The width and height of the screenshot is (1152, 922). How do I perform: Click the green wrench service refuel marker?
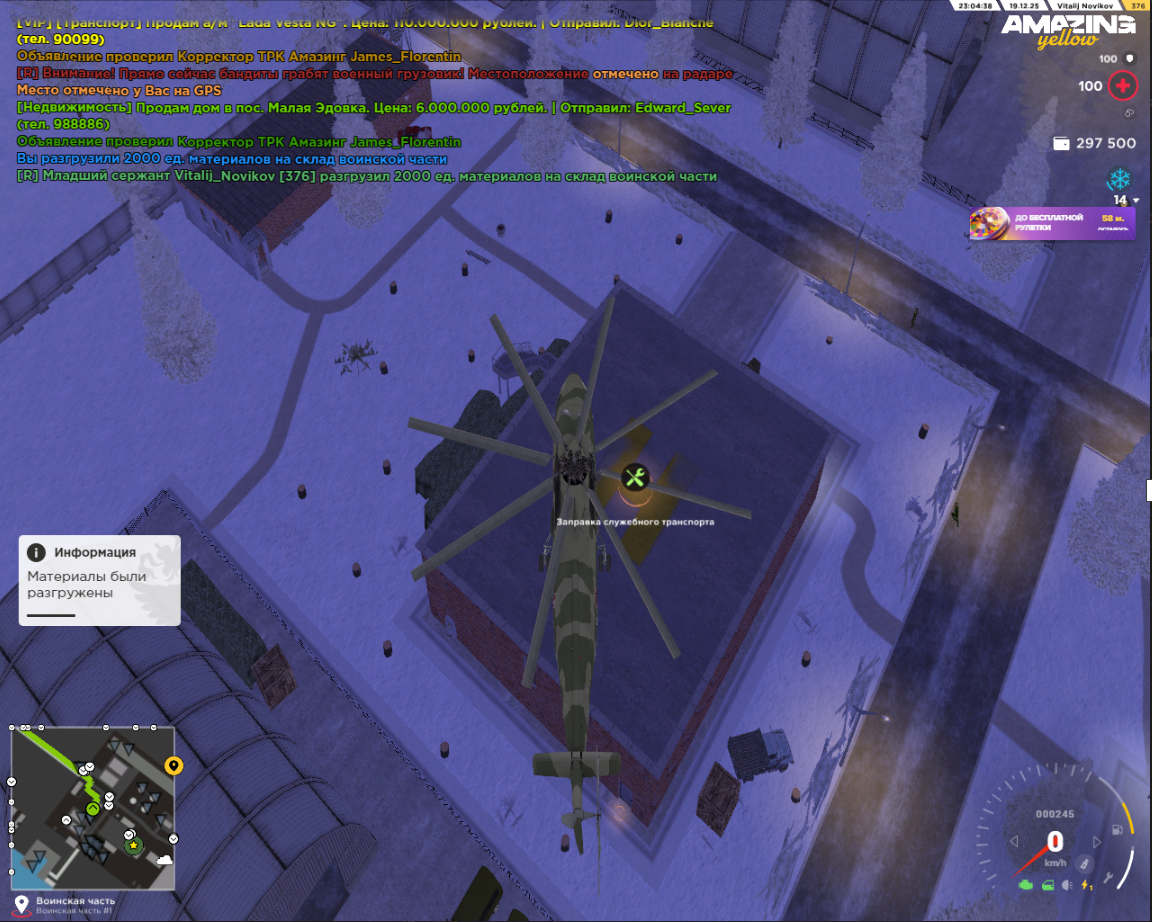point(633,477)
